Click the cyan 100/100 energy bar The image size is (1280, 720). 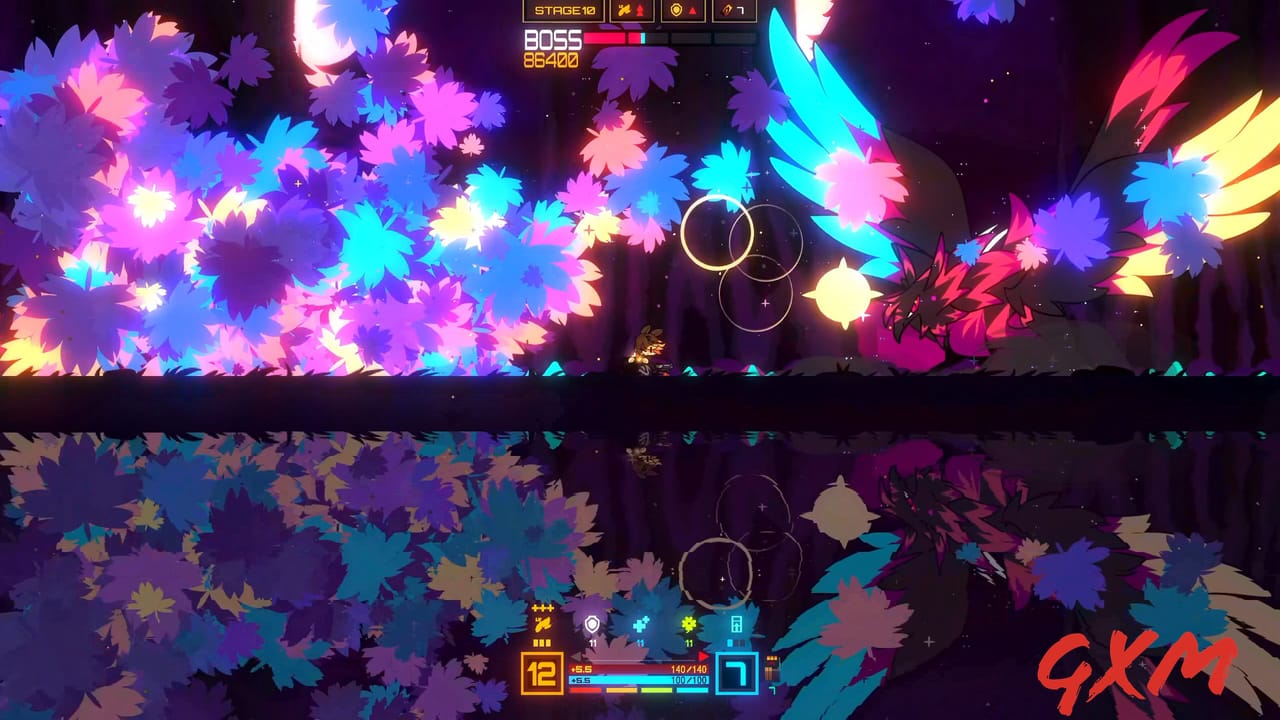click(x=638, y=678)
